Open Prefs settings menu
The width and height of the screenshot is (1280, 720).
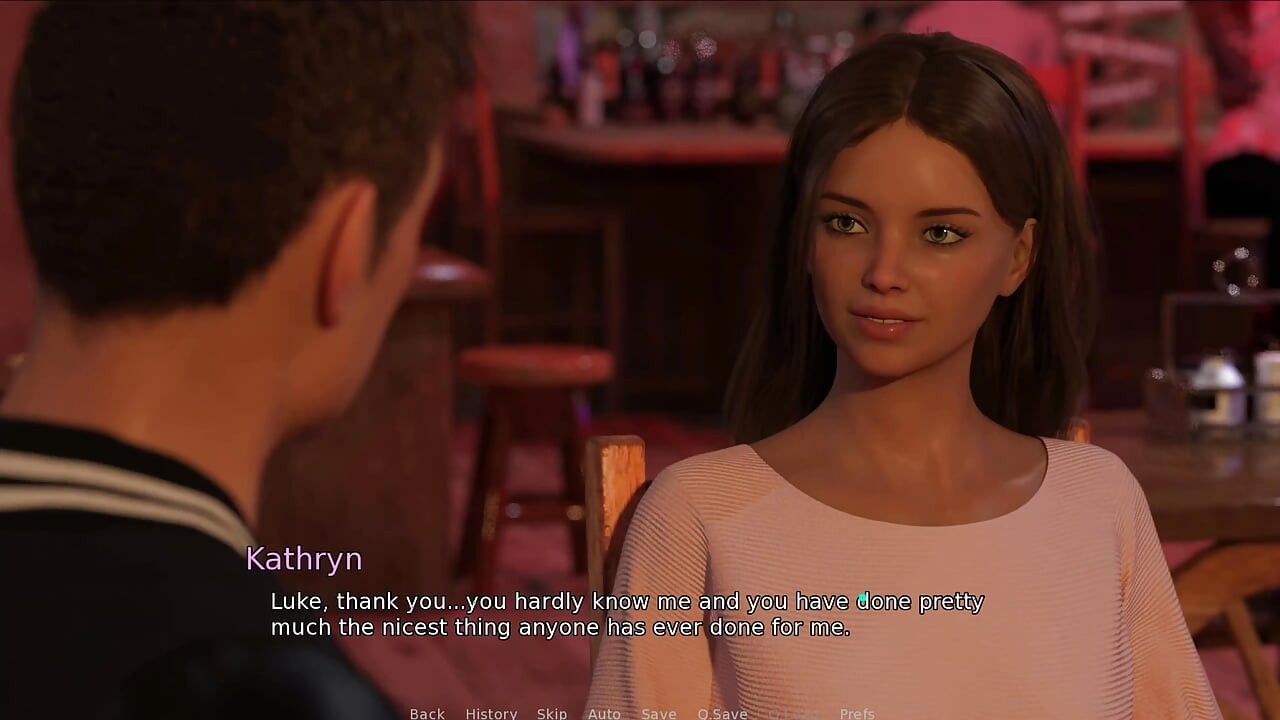click(x=857, y=713)
